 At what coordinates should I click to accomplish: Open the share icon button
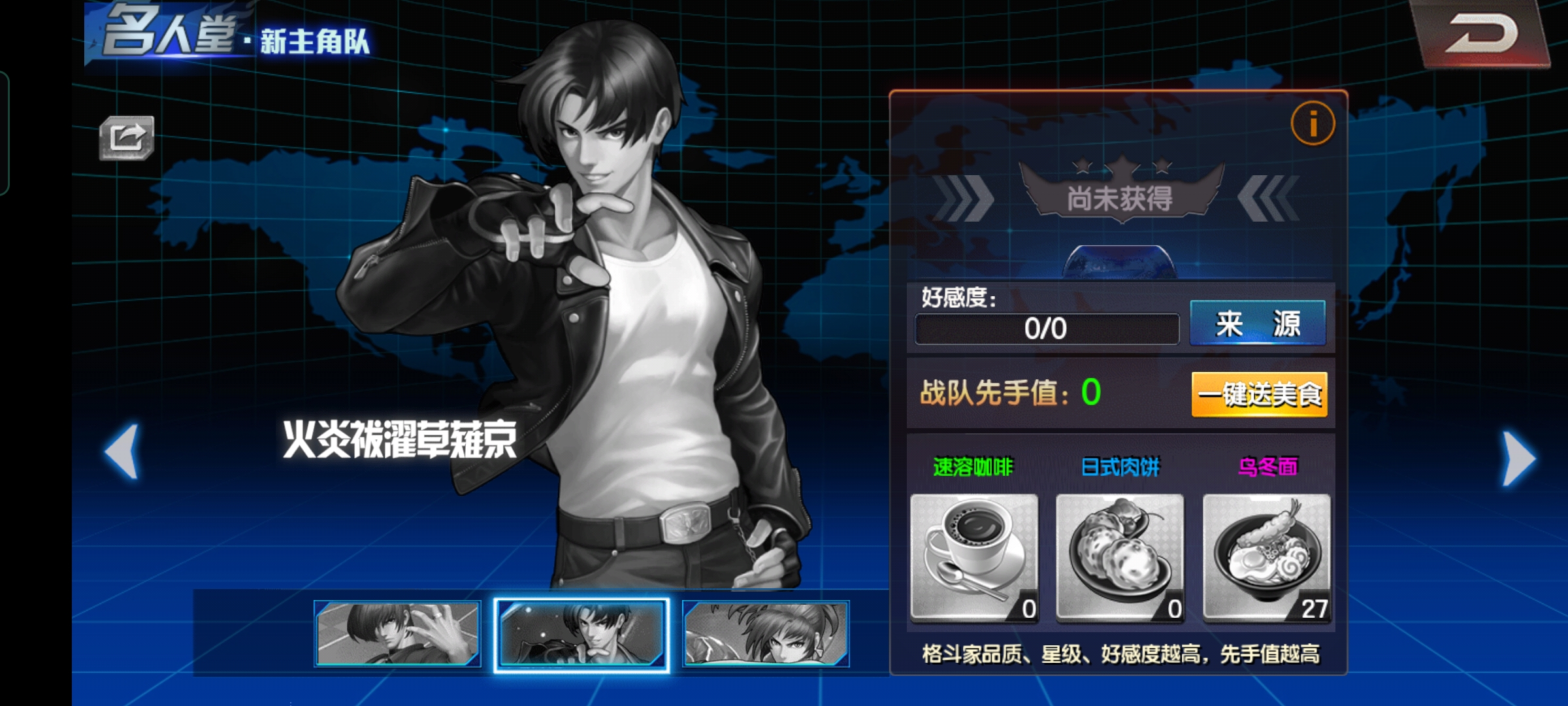point(127,137)
